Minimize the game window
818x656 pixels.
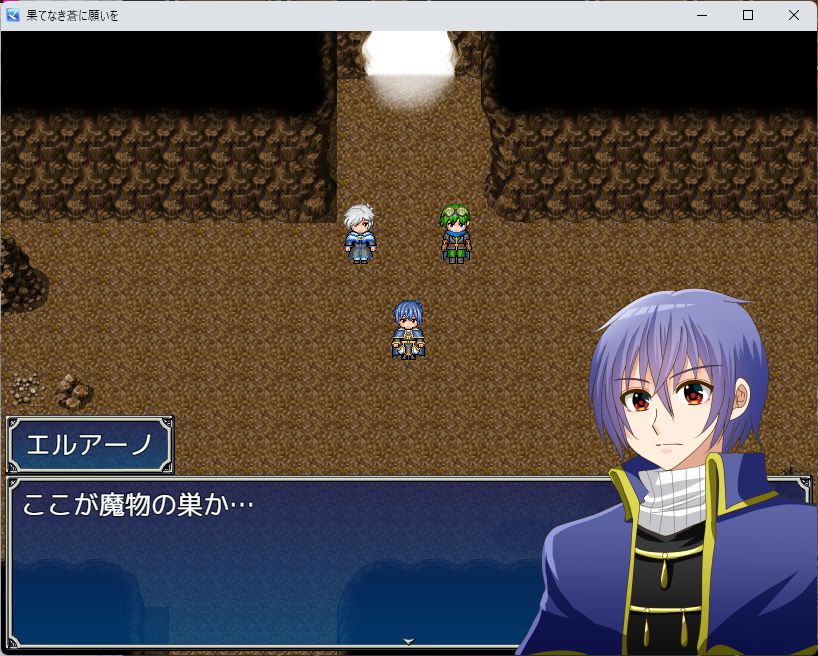pos(701,15)
